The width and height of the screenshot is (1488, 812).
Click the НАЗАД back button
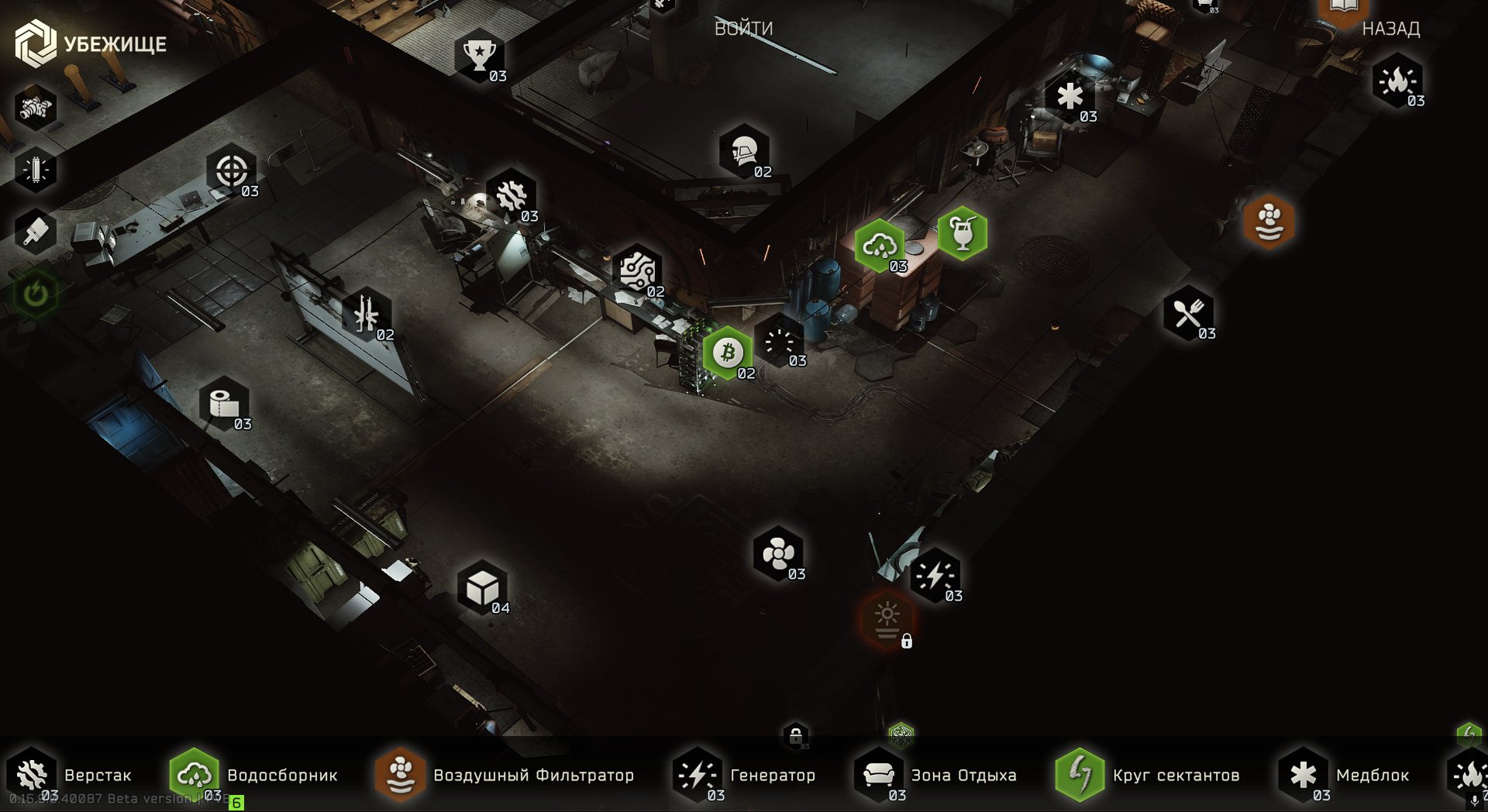pyautogui.click(x=1390, y=29)
